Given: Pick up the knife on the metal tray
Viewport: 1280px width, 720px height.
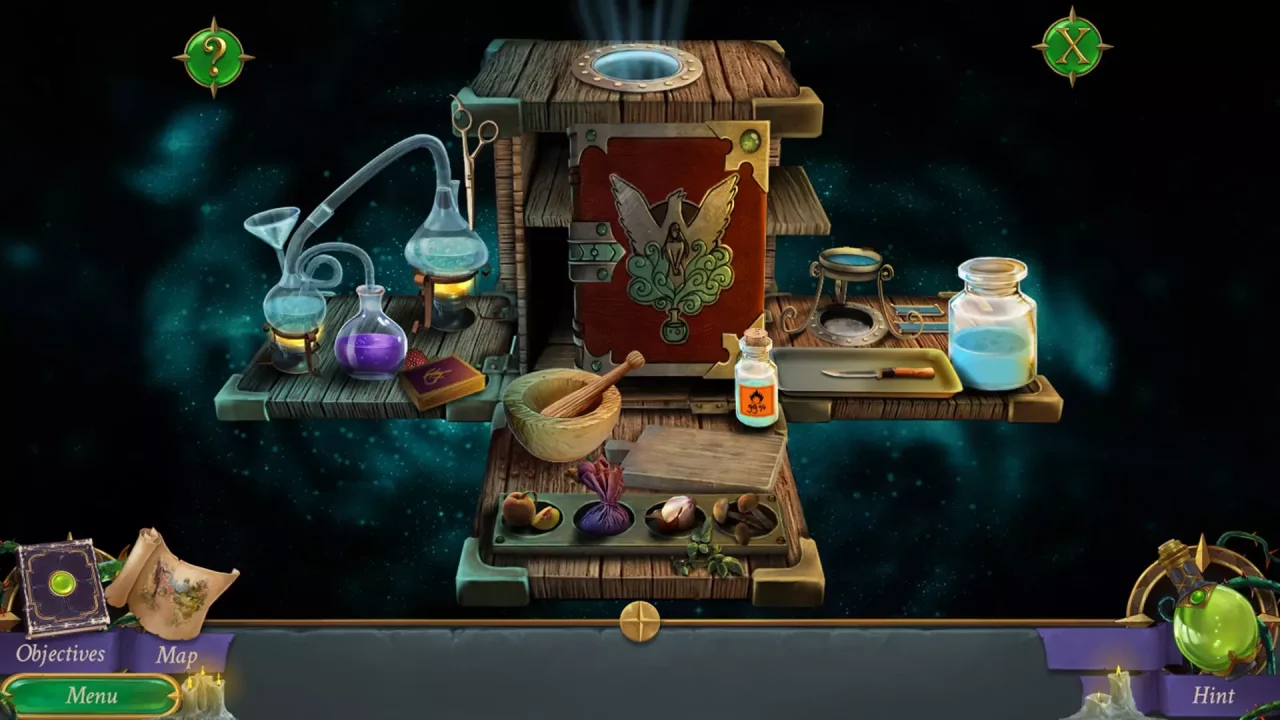Looking at the screenshot, I should (878, 372).
